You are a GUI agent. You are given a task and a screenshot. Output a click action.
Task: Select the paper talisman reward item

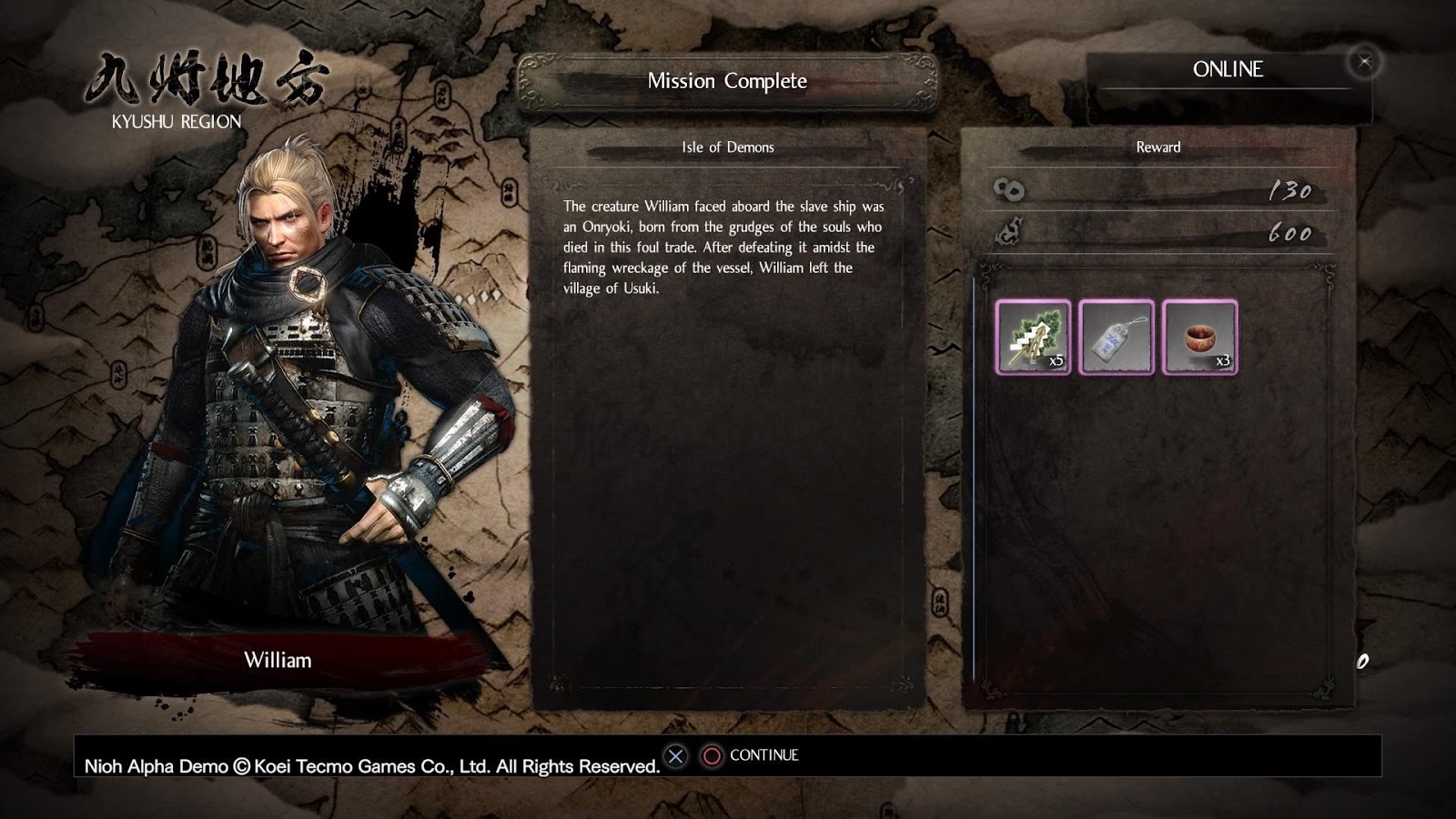[x=1117, y=338]
